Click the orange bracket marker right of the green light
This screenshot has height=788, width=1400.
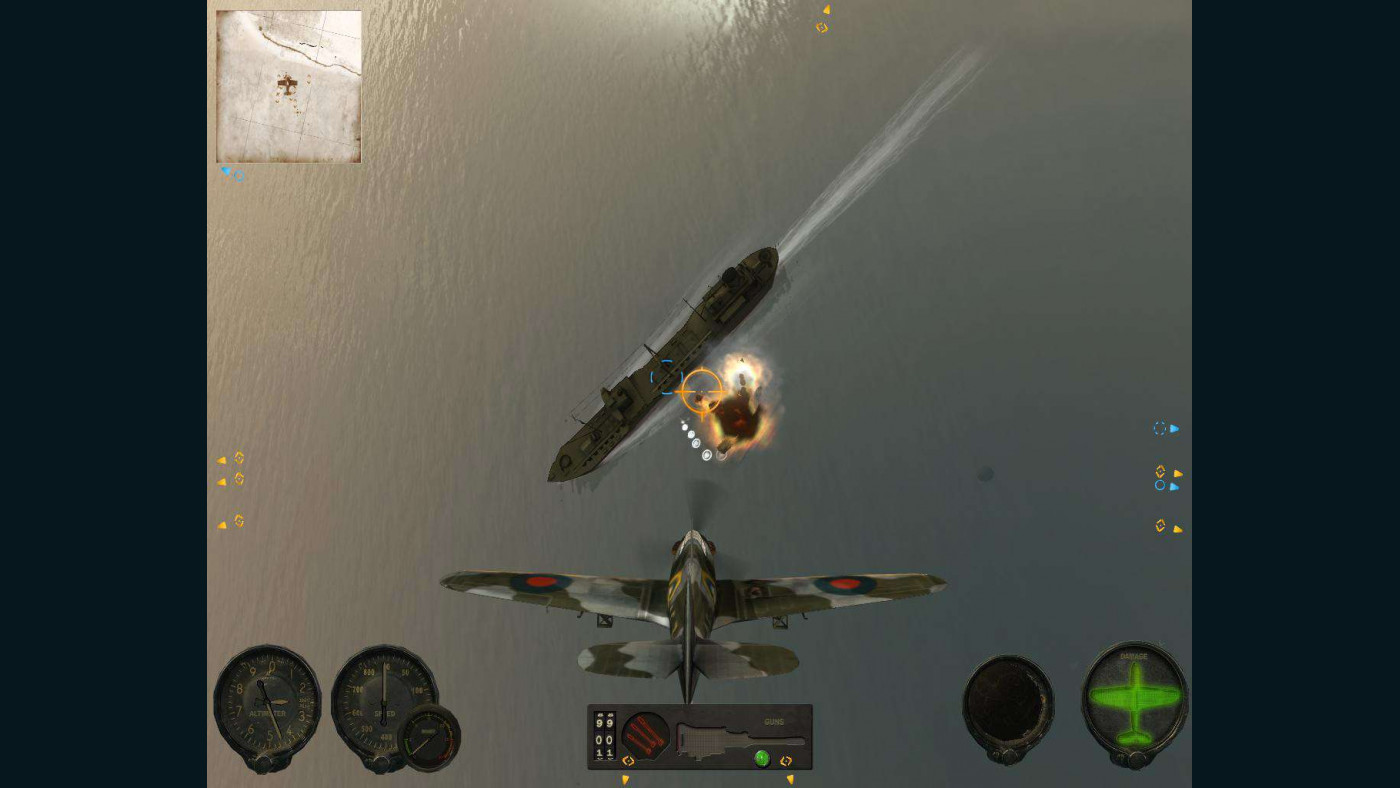(786, 761)
